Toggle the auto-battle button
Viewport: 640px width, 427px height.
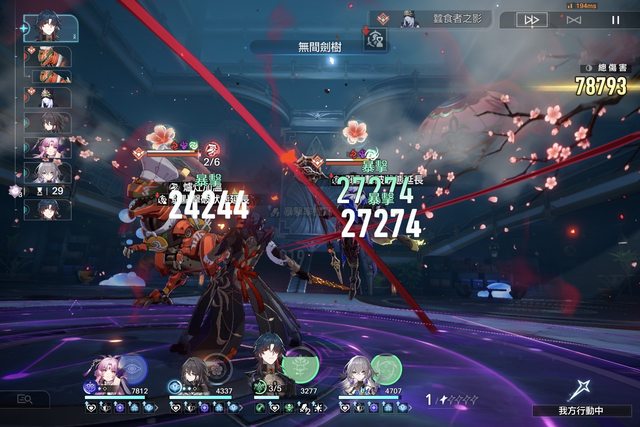[574, 19]
